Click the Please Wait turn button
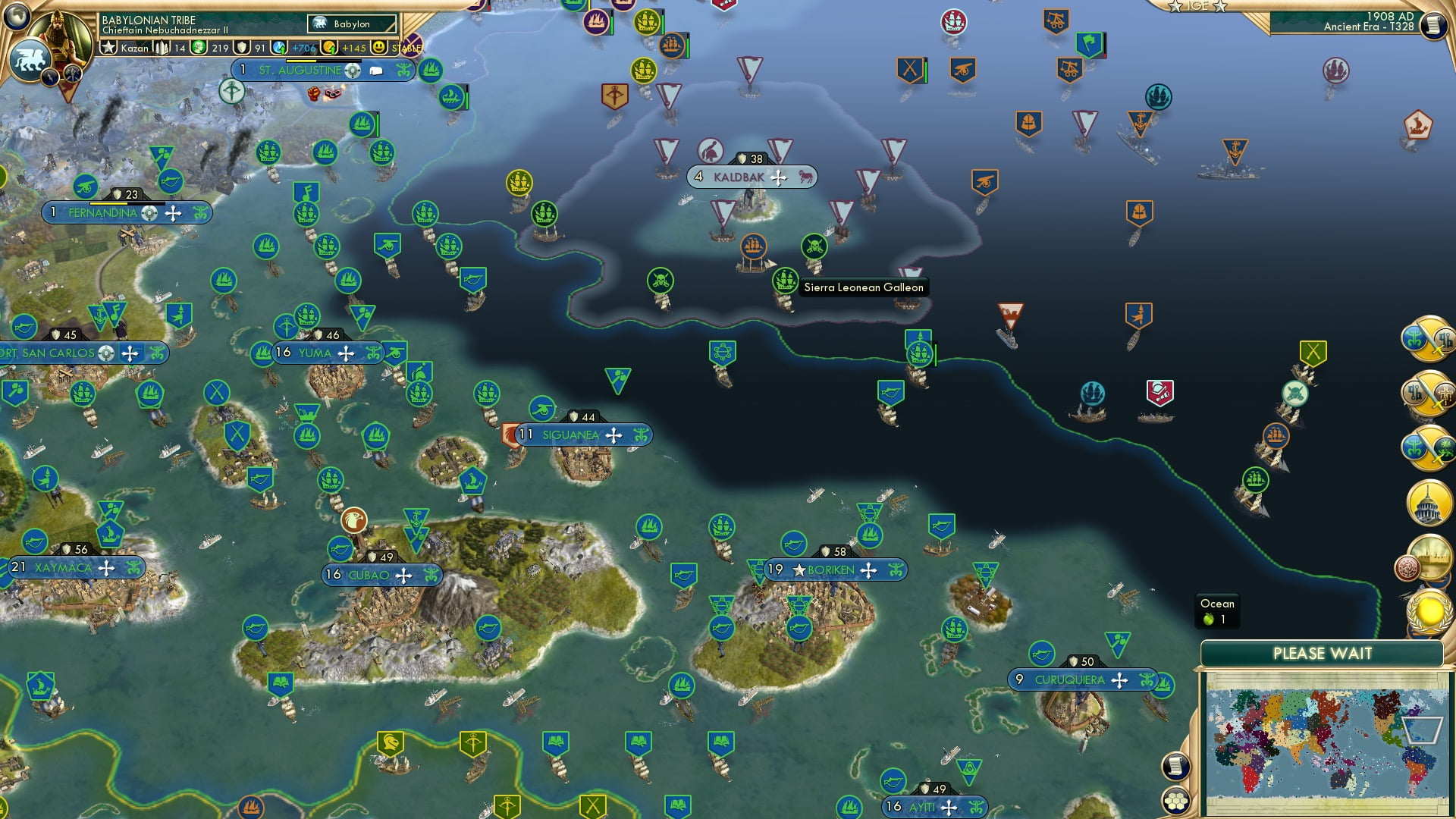 1322,654
